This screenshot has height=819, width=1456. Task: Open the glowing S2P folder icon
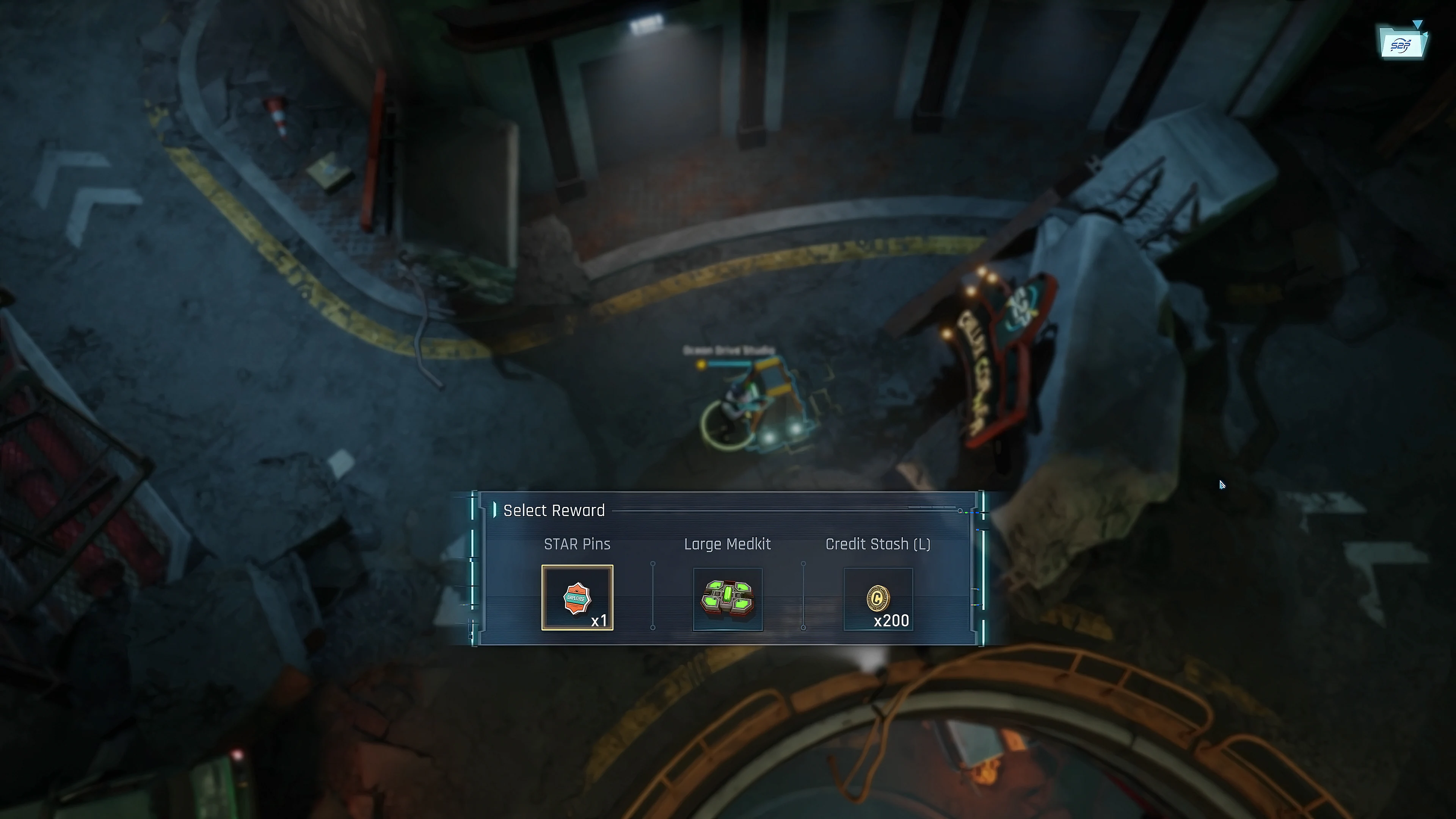[x=1403, y=45]
